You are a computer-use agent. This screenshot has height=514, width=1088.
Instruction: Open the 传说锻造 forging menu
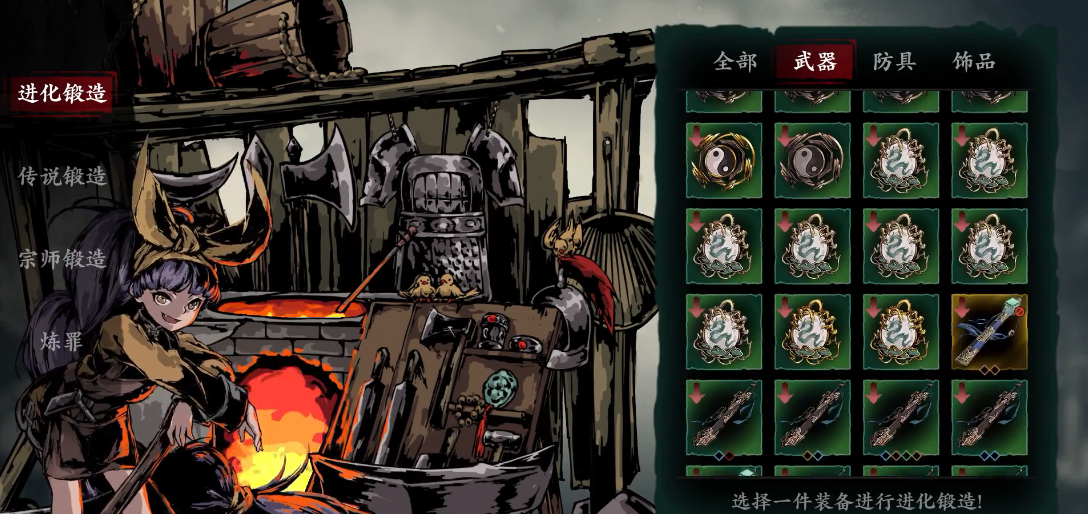(x=62, y=176)
